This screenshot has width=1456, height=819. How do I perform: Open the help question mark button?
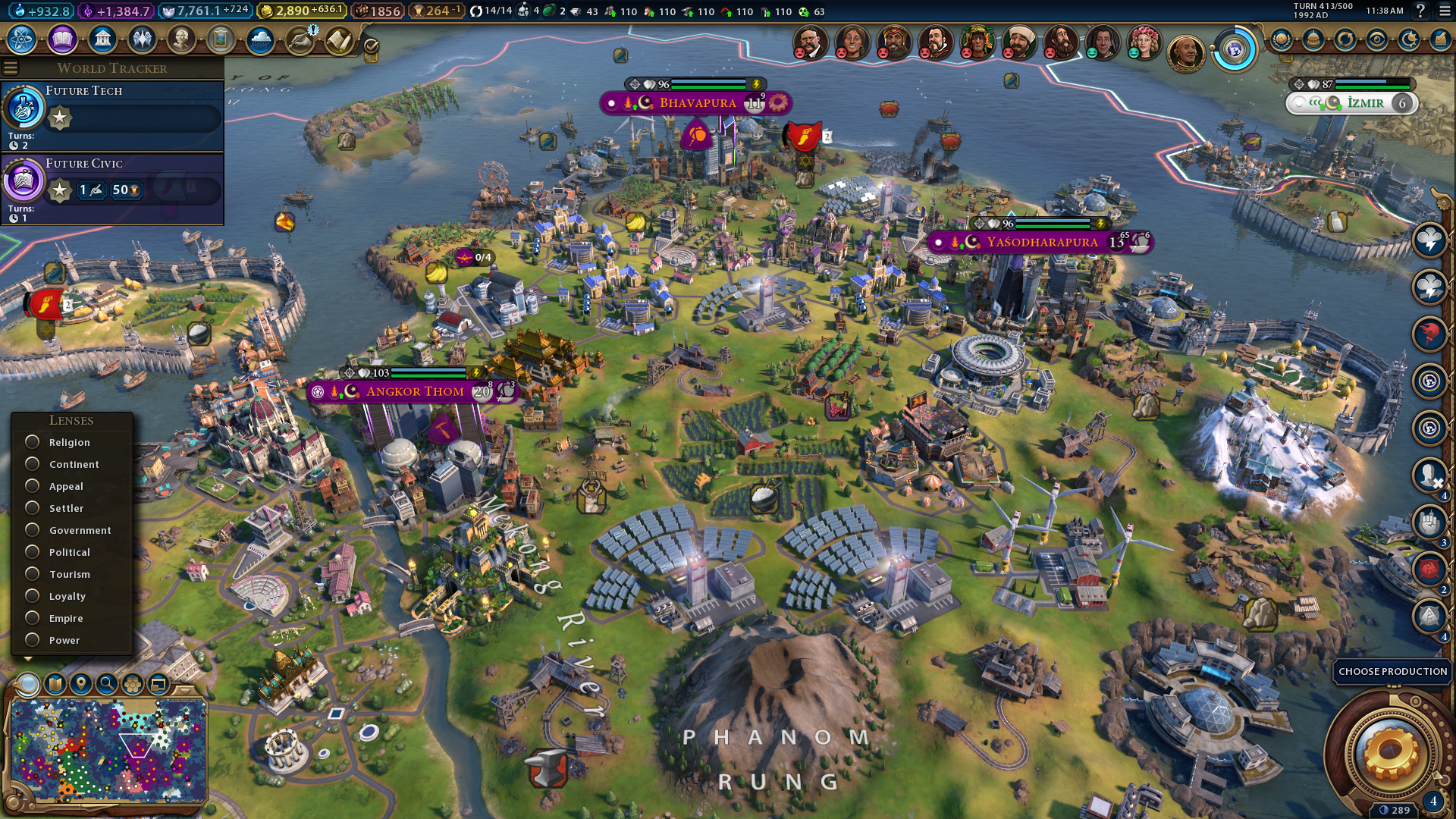pyautogui.click(x=1420, y=11)
